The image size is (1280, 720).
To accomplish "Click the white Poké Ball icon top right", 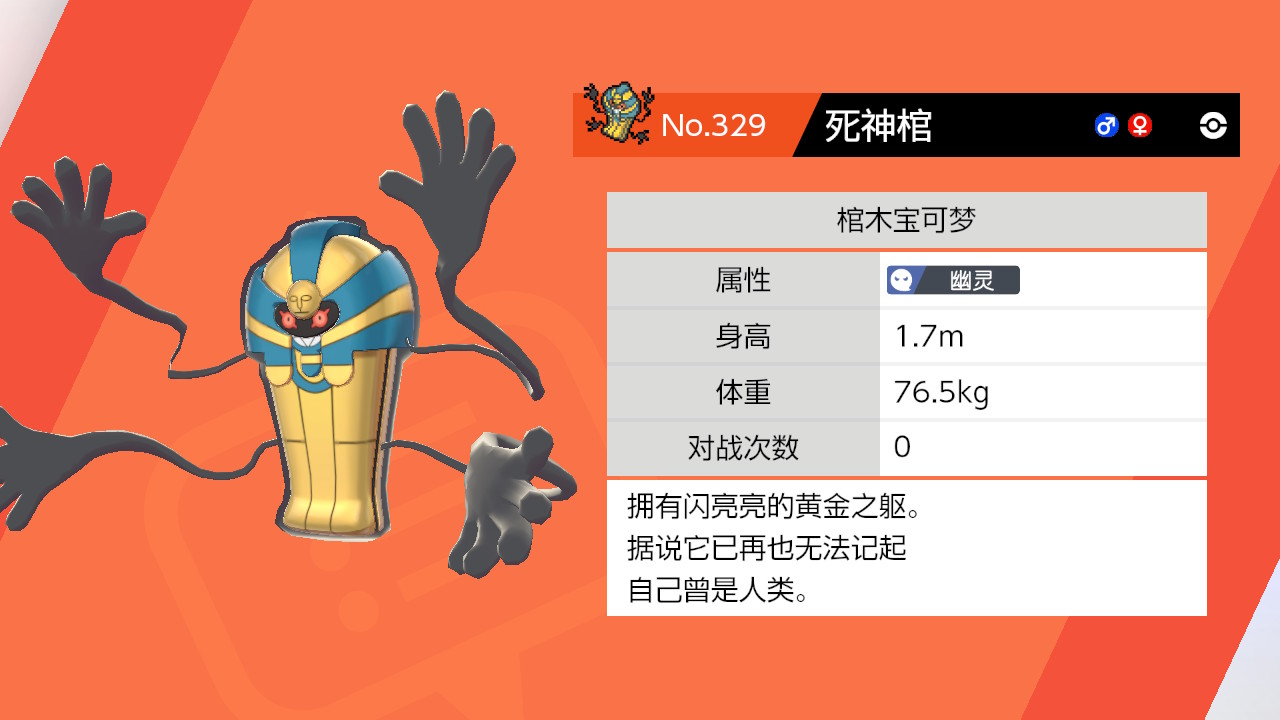I will [x=1213, y=125].
